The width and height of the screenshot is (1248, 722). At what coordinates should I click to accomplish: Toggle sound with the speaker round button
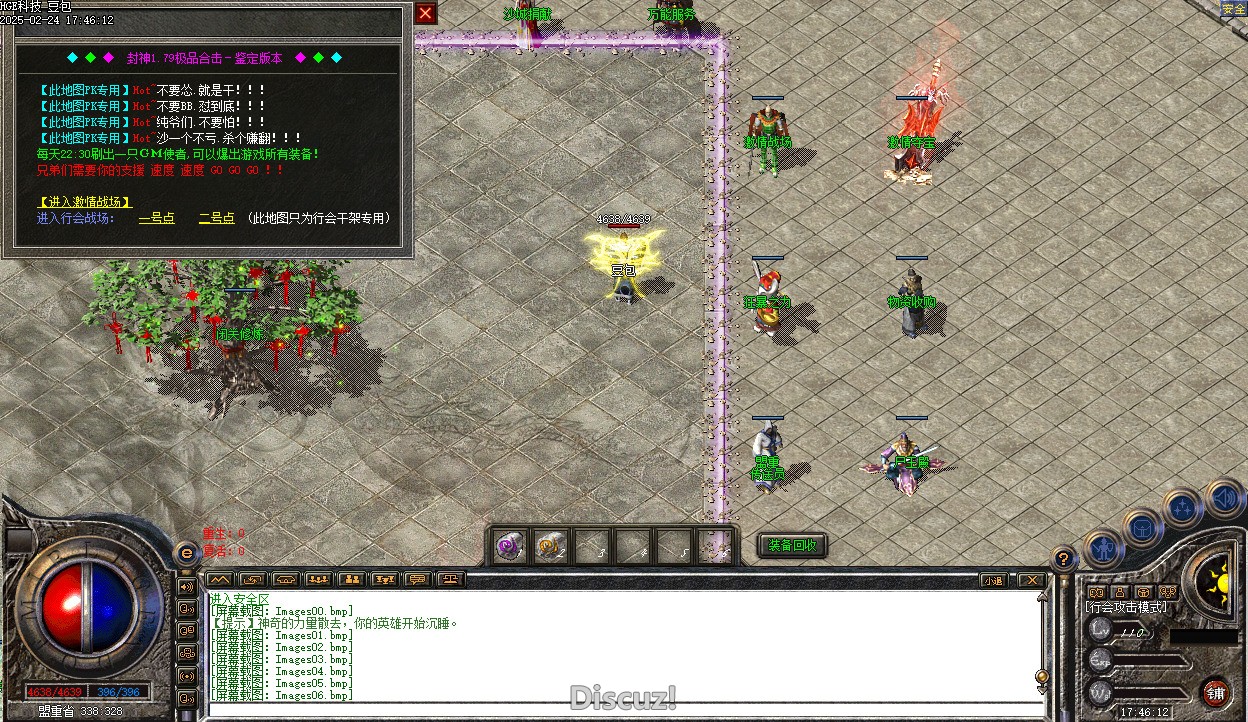1224,497
